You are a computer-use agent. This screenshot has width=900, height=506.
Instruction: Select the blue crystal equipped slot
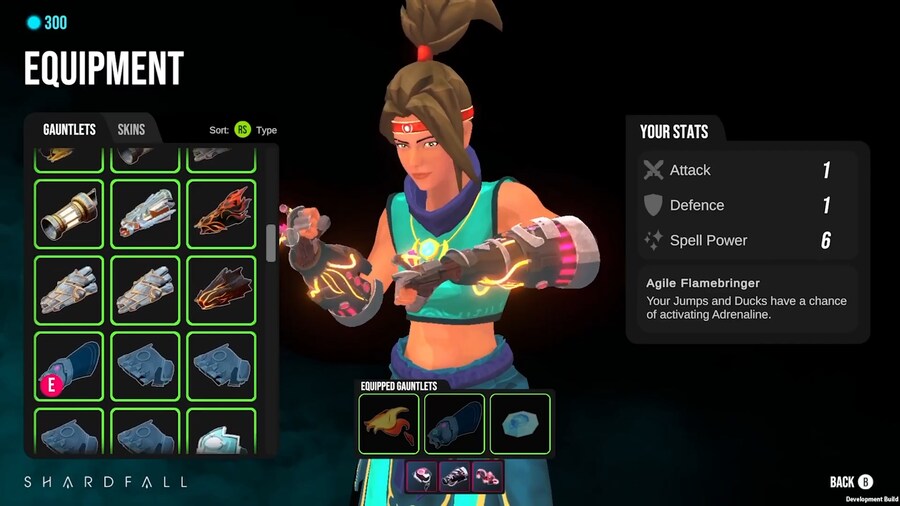coord(520,423)
